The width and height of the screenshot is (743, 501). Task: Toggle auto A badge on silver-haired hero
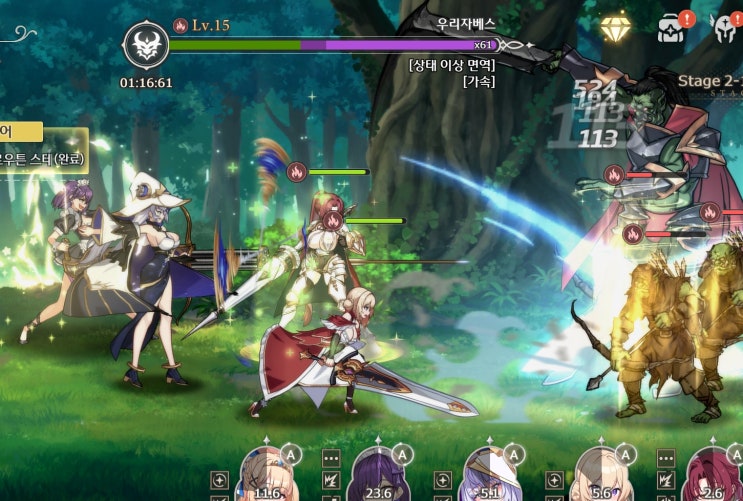pyautogui.click(x=513, y=454)
